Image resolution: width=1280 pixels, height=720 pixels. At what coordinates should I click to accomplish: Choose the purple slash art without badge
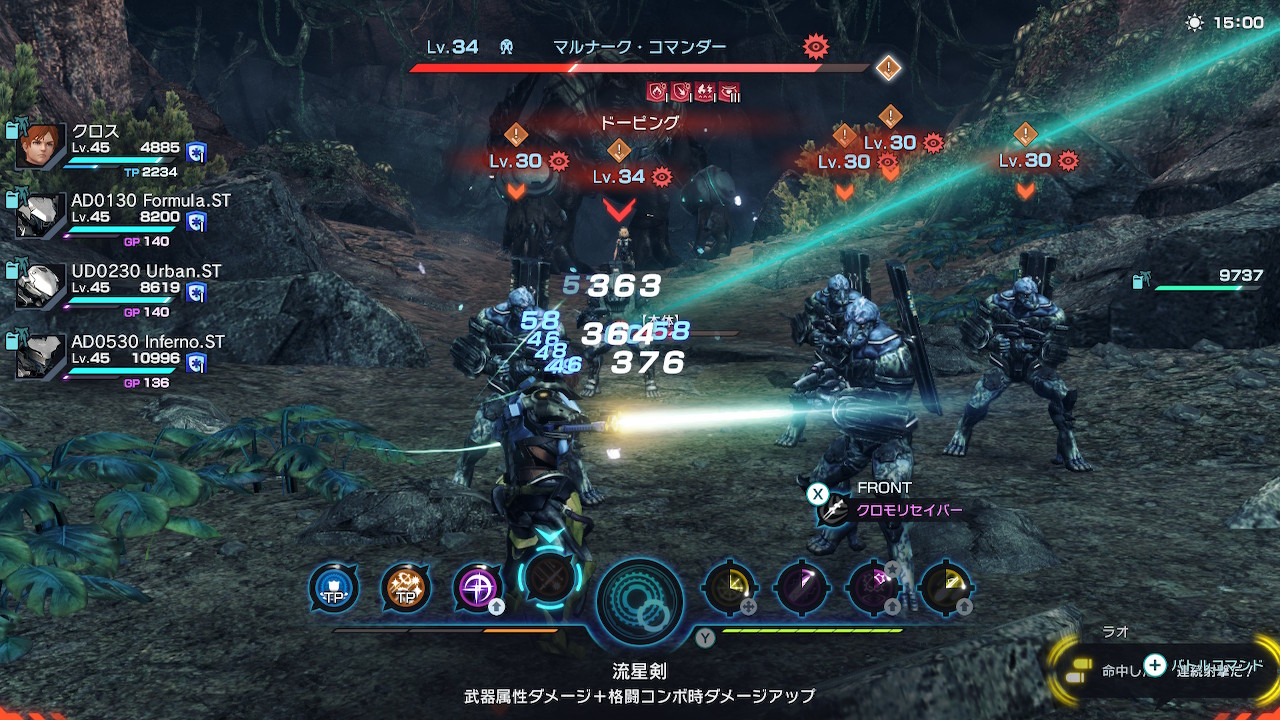801,587
